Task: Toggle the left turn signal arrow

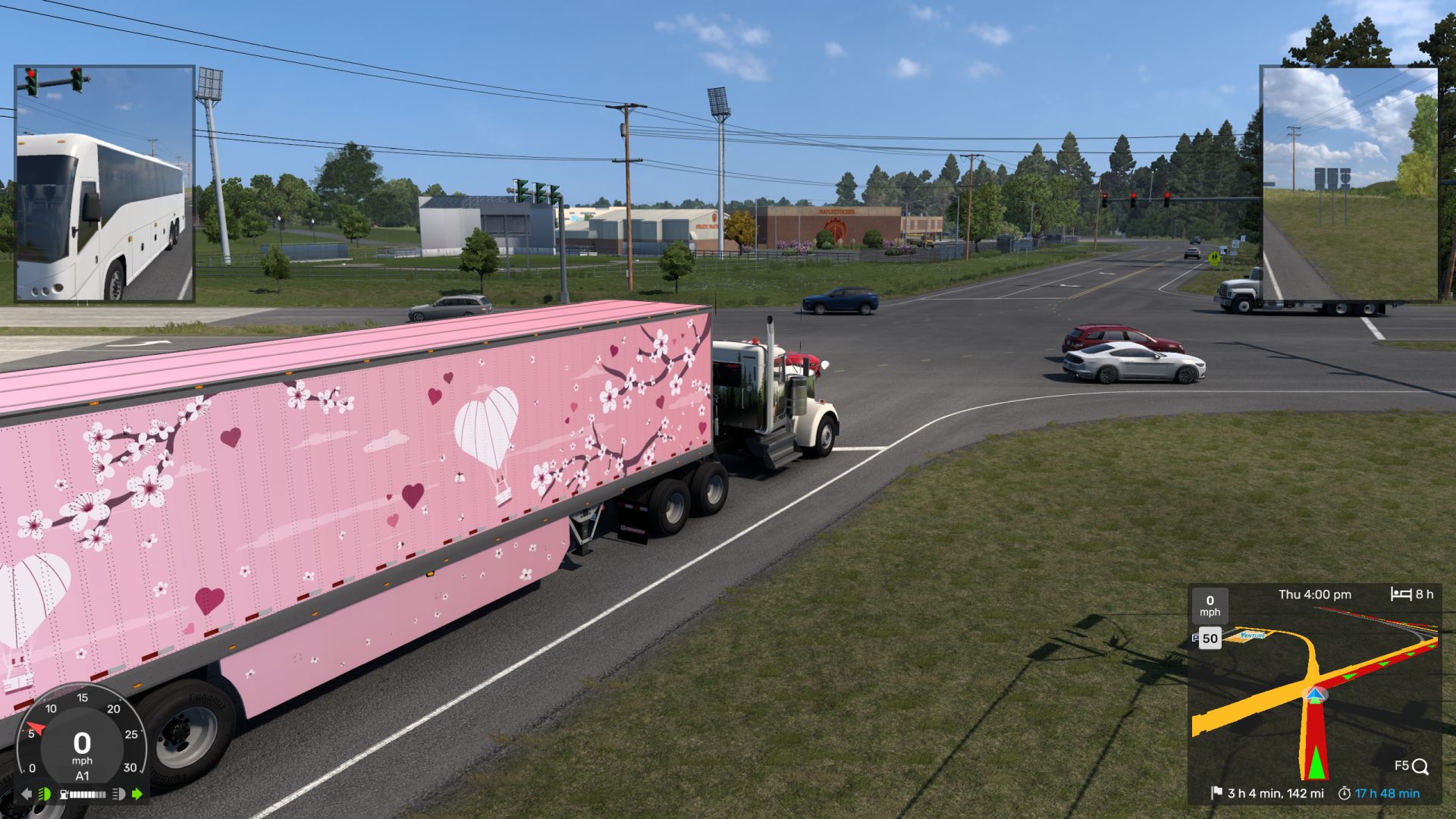Action: coord(27,794)
